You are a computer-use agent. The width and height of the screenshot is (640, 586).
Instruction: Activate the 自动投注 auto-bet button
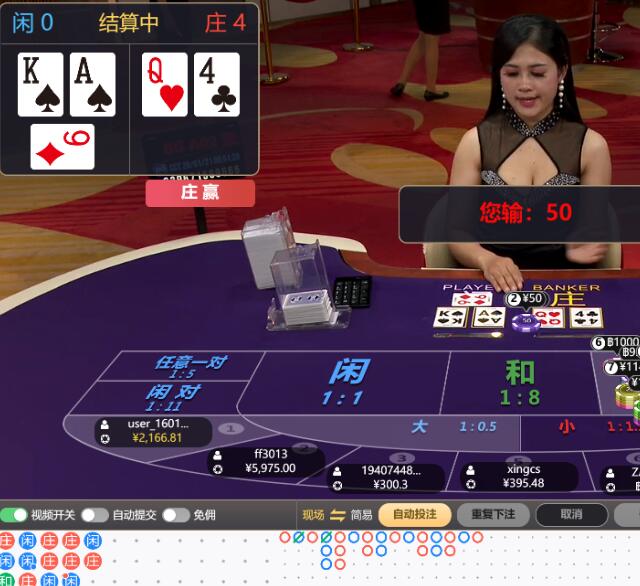pos(414,515)
